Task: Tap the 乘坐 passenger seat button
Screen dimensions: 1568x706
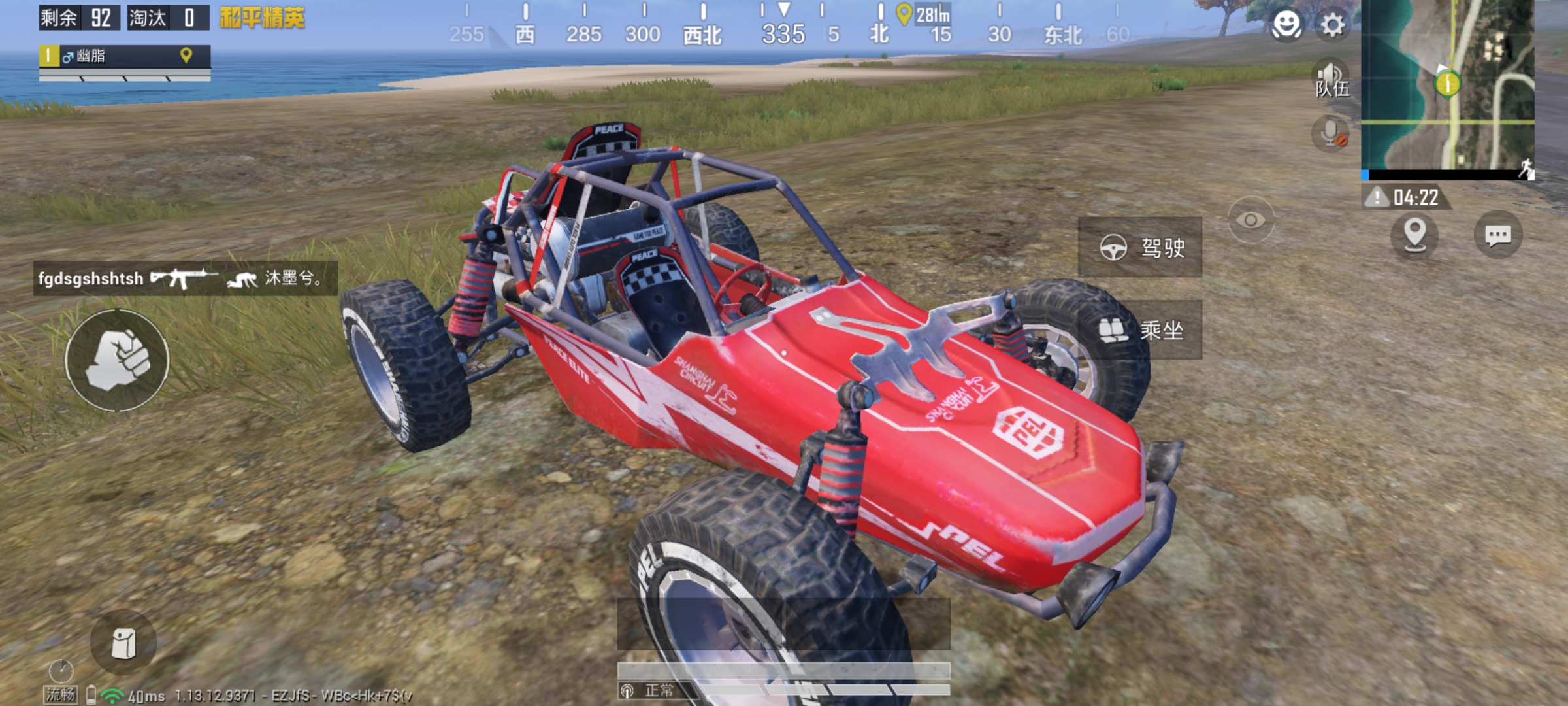Action: (1140, 330)
